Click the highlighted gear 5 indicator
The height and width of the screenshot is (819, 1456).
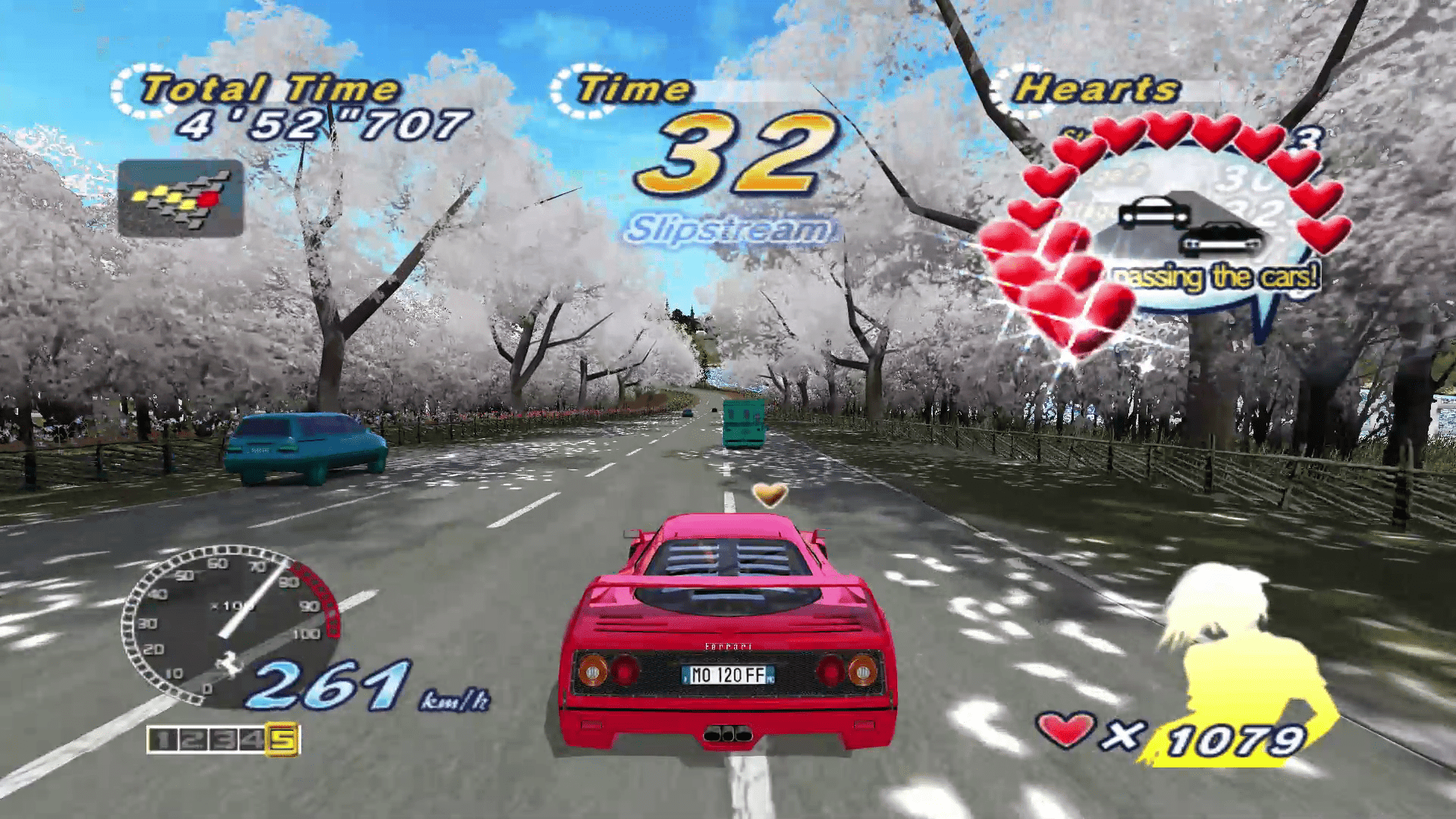coord(281,739)
